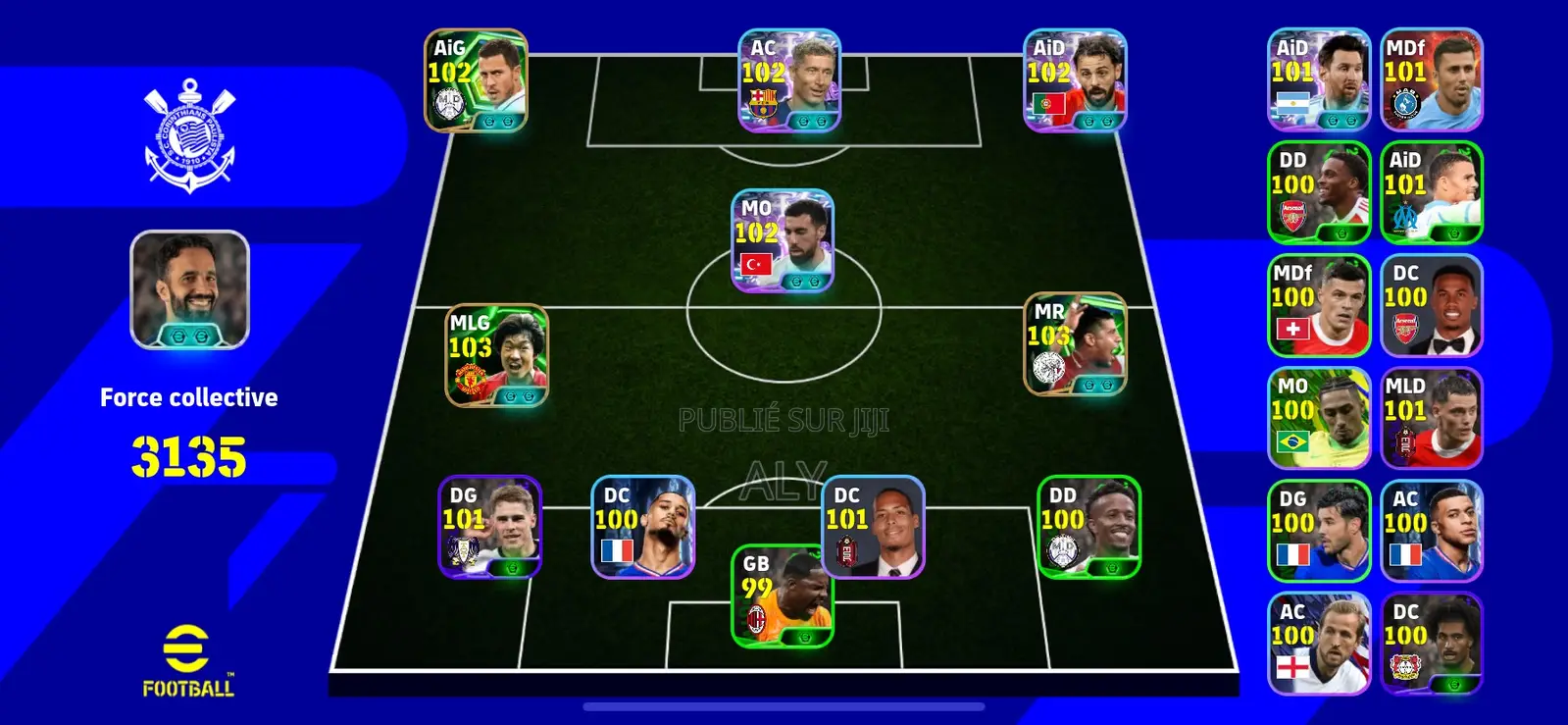Choose the MR 103 midfielder card
The image size is (1568, 725).
(x=1075, y=344)
